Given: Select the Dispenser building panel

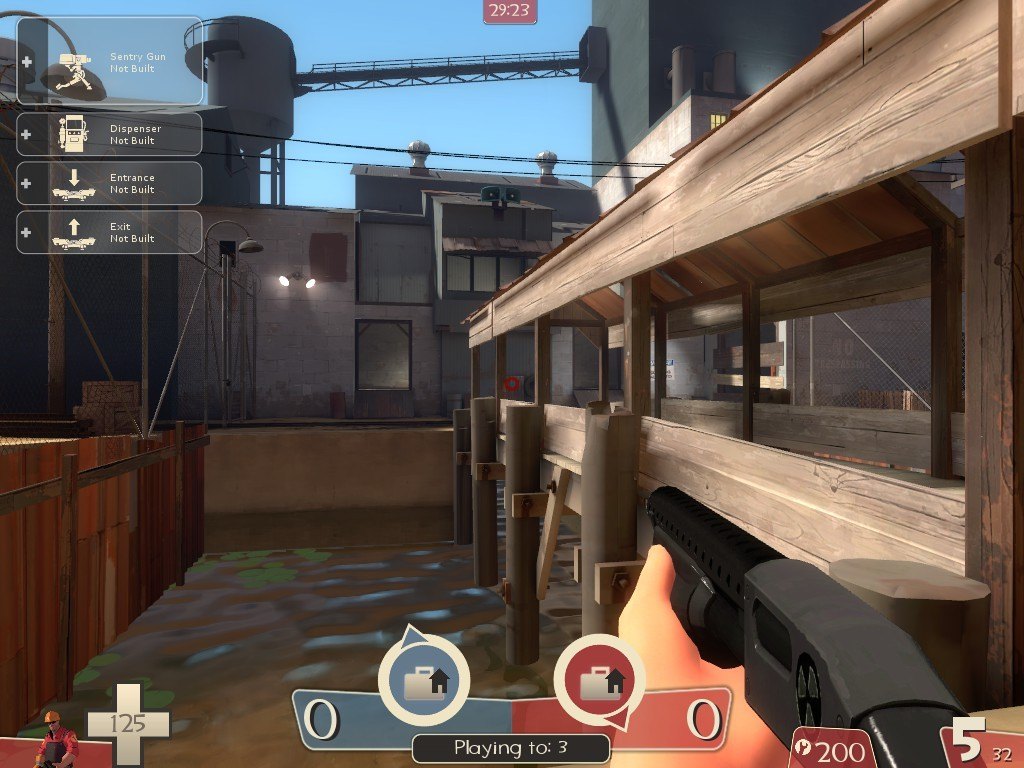Looking at the screenshot, I should pos(110,134).
